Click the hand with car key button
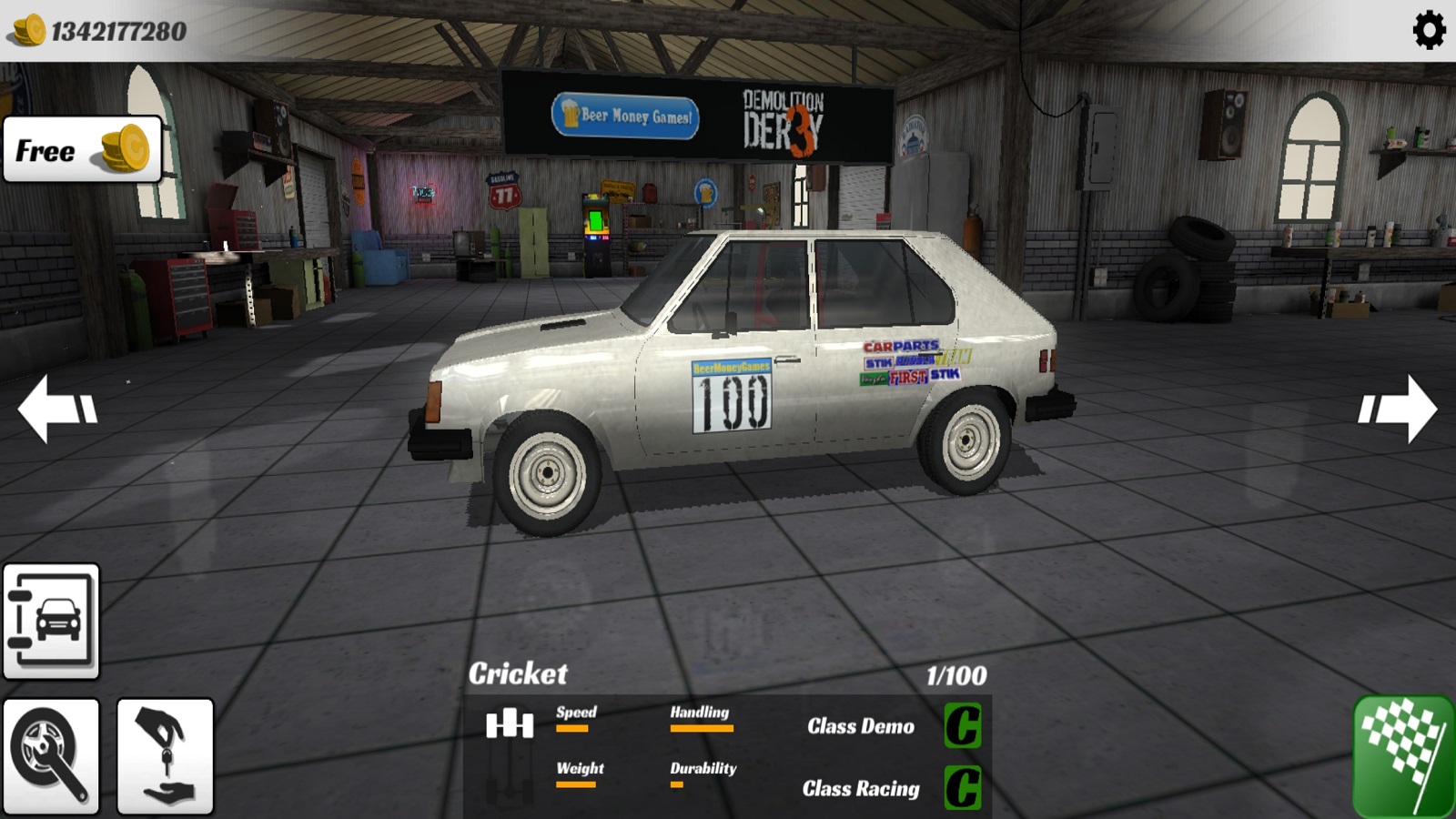 tap(166, 756)
